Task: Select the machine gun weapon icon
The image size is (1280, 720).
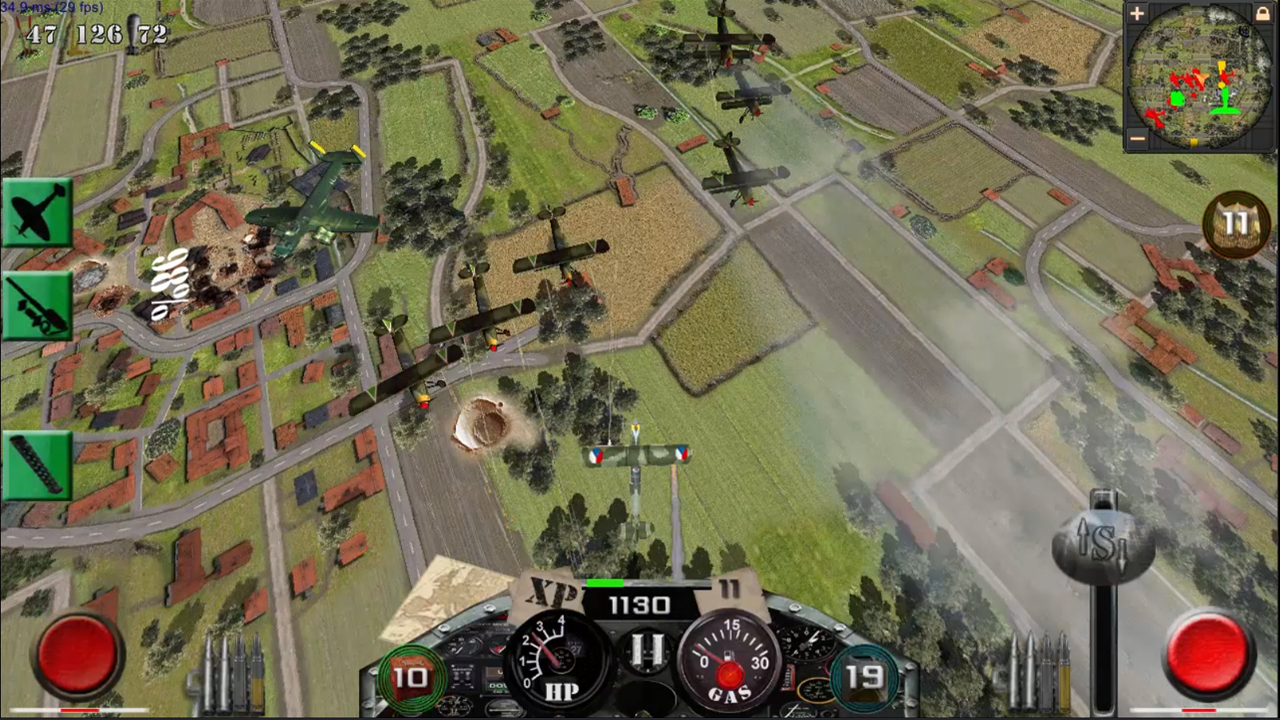Action: 37,305
